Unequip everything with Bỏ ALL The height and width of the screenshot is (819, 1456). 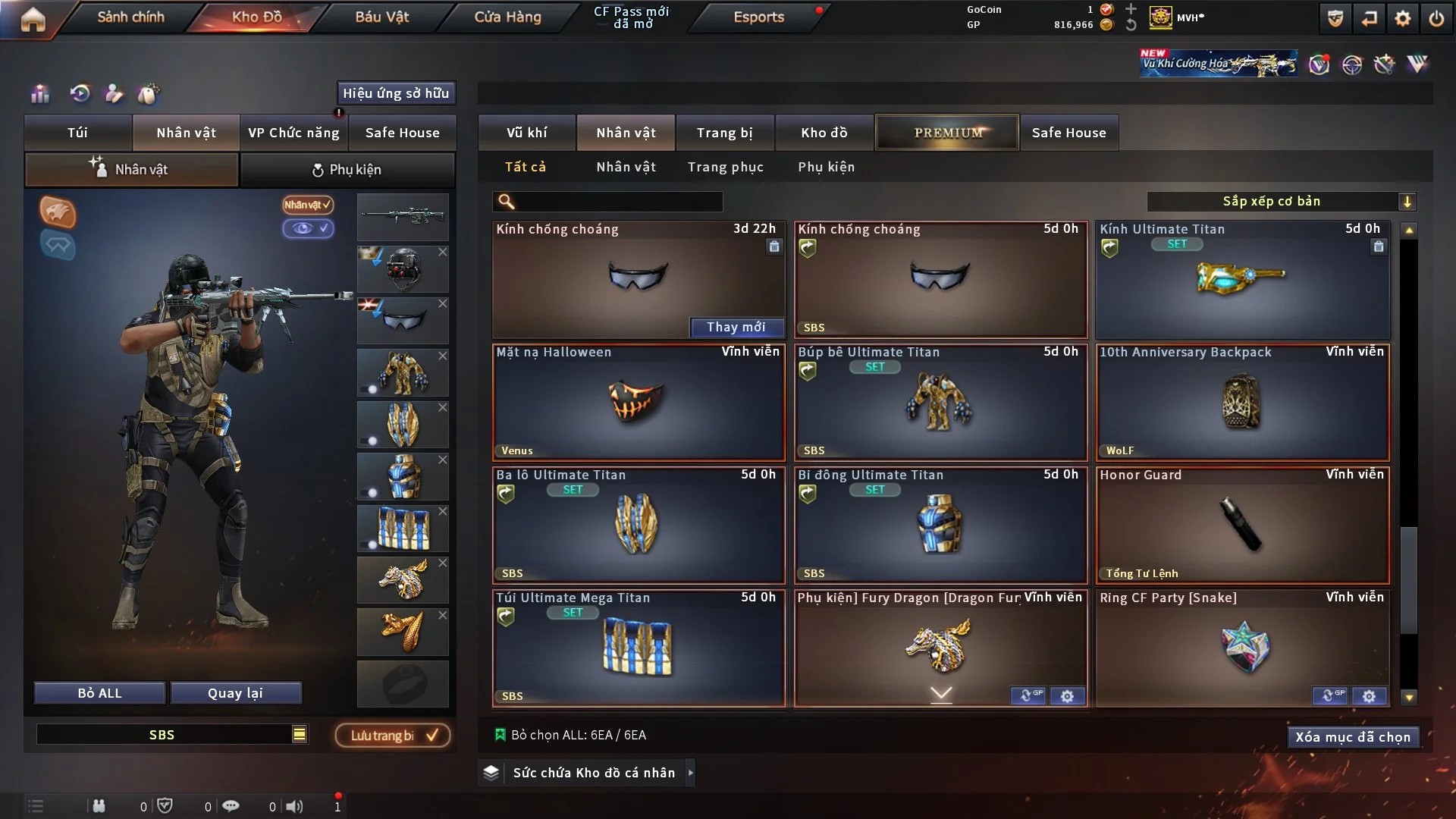(x=99, y=693)
